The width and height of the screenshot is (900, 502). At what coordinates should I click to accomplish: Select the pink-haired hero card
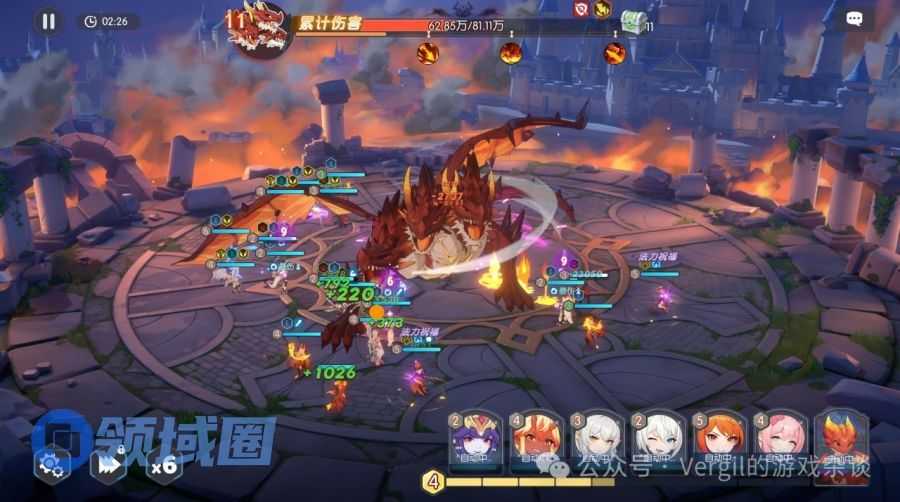pyautogui.click(x=777, y=440)
